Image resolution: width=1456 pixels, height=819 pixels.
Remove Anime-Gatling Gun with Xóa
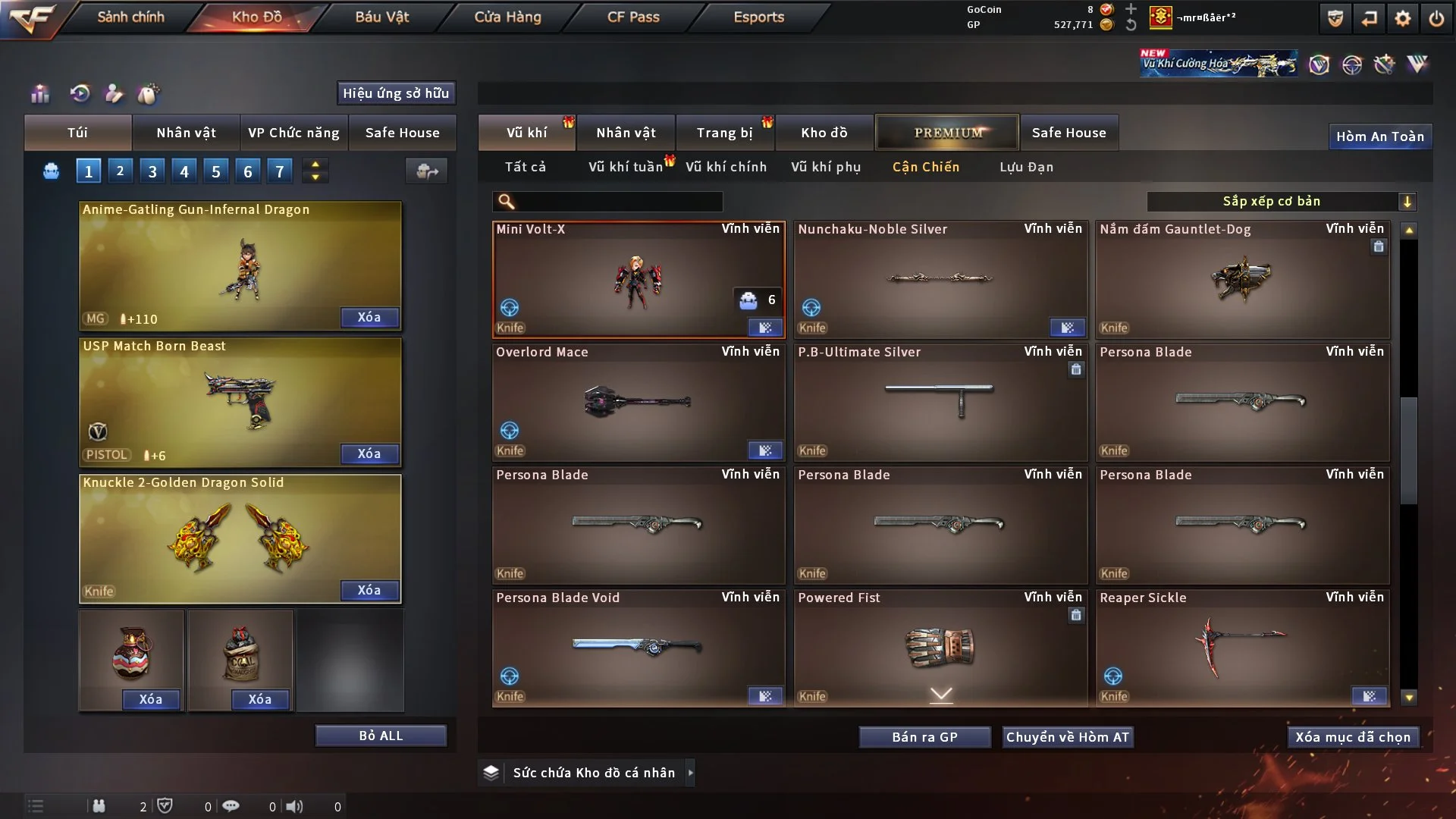tap(369, 317)
